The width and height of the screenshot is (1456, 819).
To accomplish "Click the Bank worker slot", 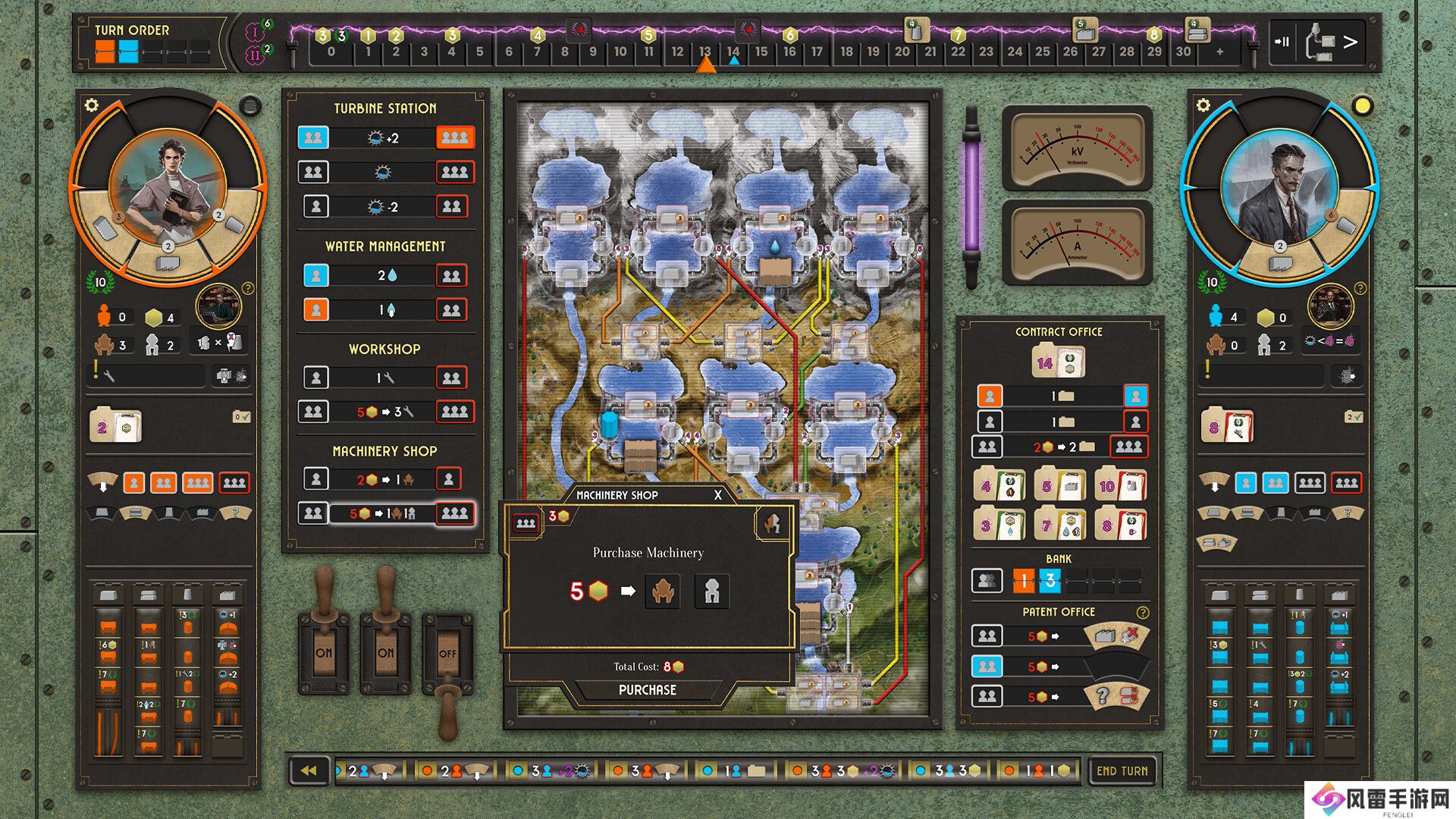I will (x=987, y=582).
